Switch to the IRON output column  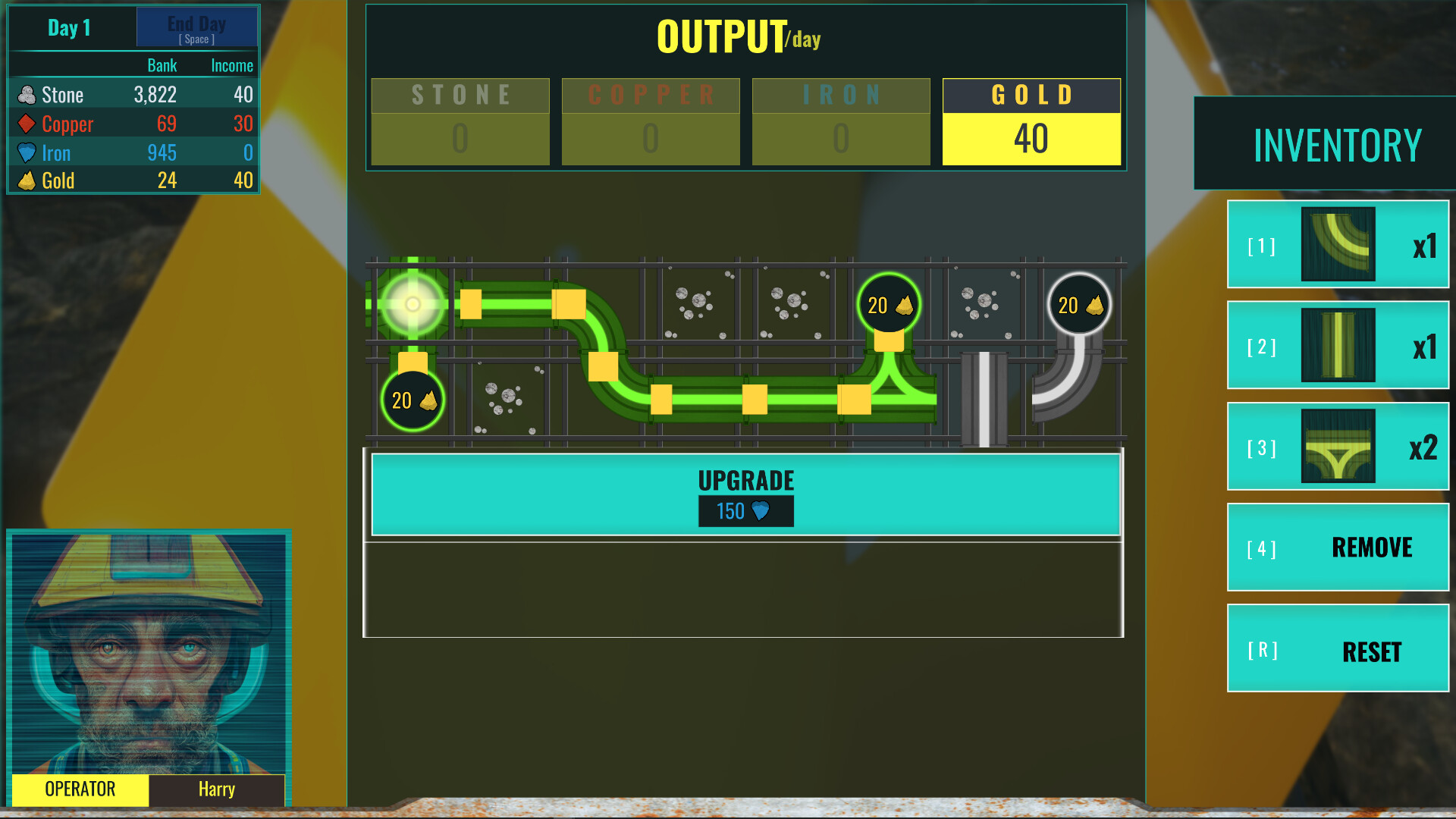(840, 121)
